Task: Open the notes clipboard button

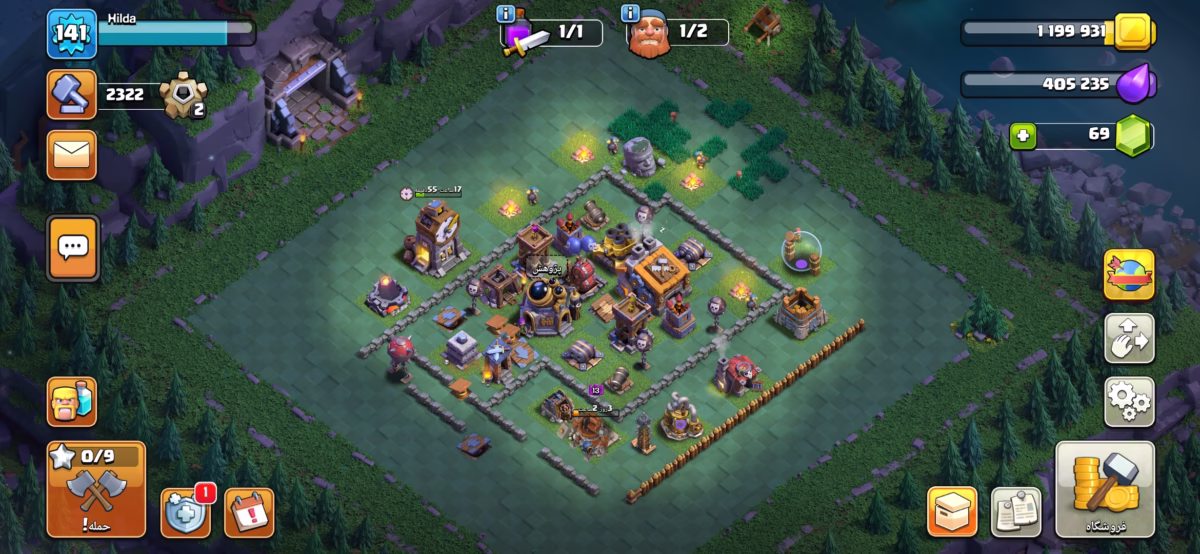Action: tap(1016, 512)
